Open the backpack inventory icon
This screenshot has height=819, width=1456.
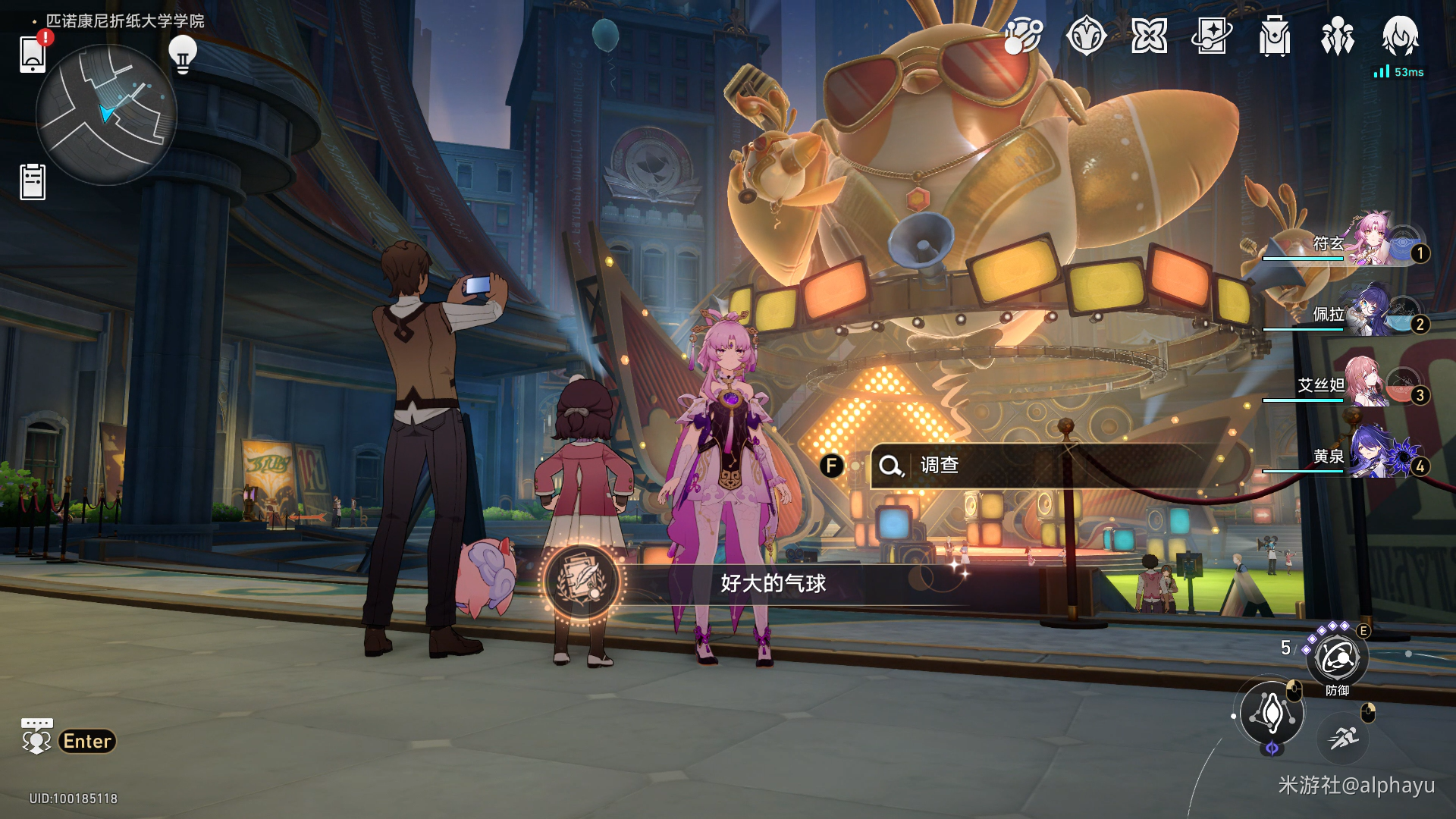(1274, 36)
